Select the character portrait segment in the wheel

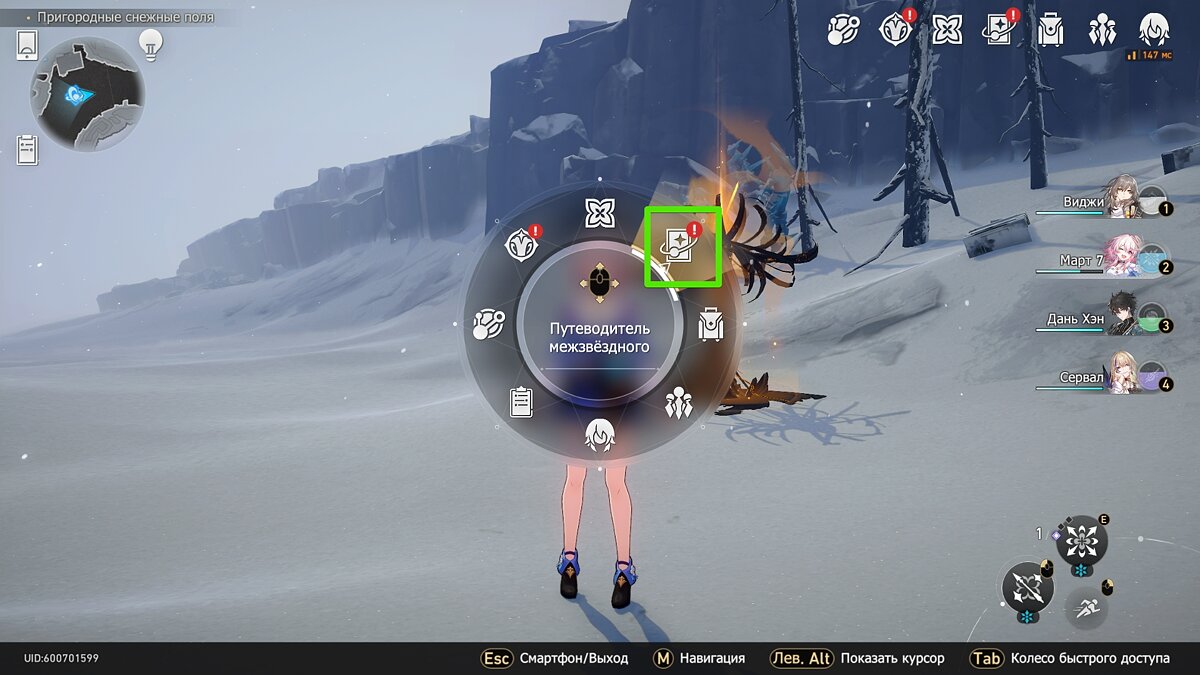coord(600,436)
